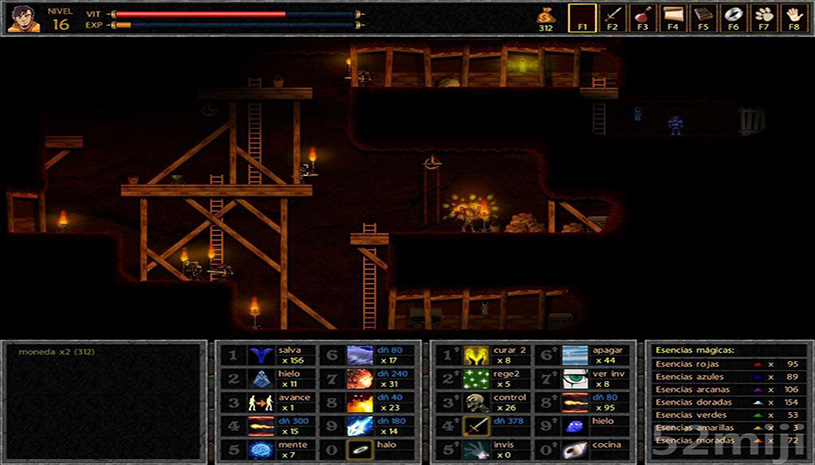Use the 'control' skull spell

point(476,402)
